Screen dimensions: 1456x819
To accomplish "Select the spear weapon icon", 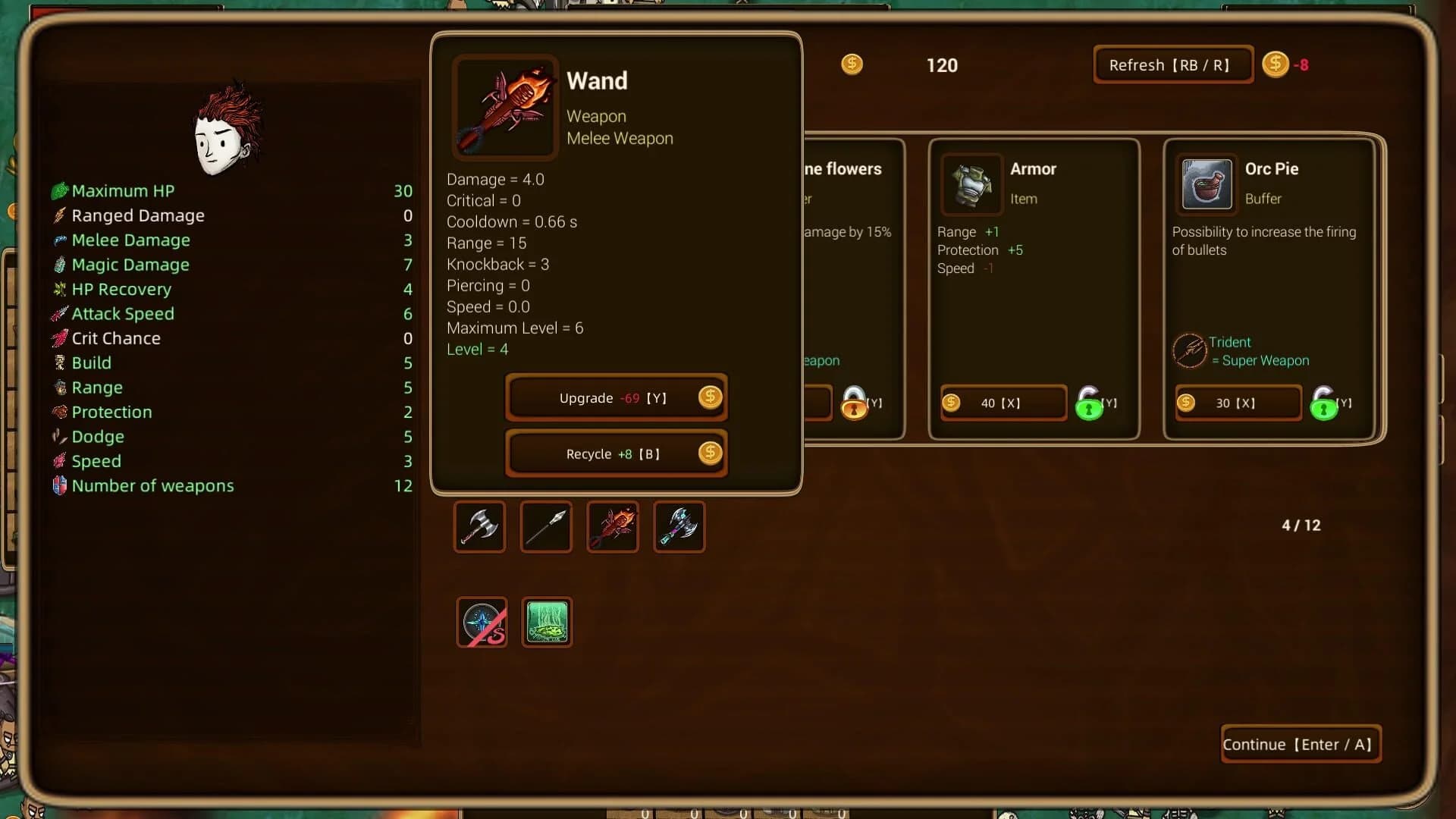I will click(545, 526).
